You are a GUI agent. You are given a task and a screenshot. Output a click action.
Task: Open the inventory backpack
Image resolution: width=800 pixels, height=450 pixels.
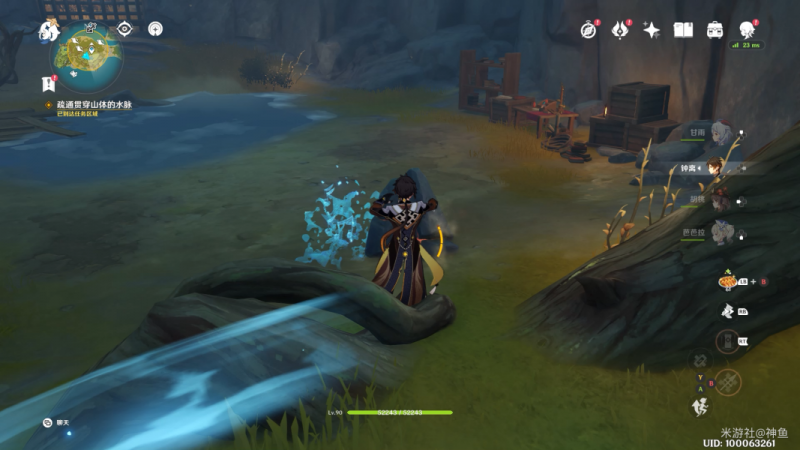coord(715,30)
